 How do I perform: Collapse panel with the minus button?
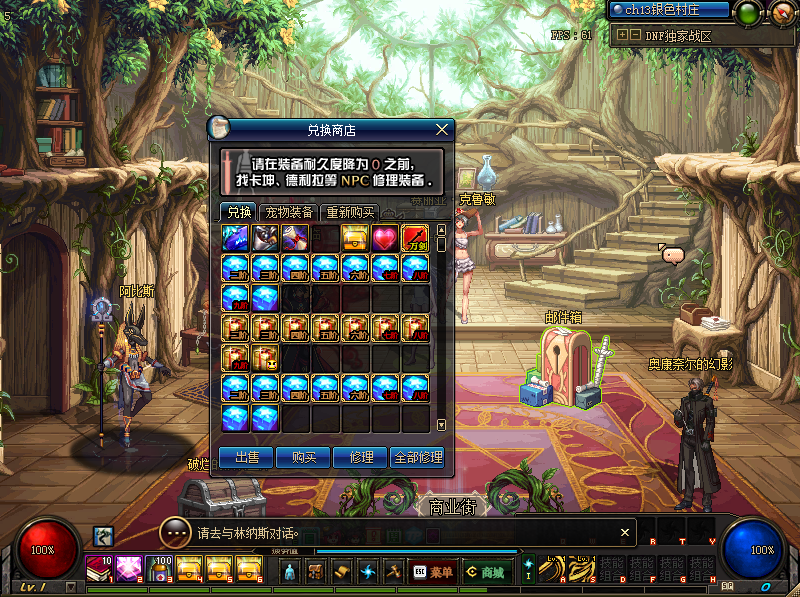pos(636,35)
